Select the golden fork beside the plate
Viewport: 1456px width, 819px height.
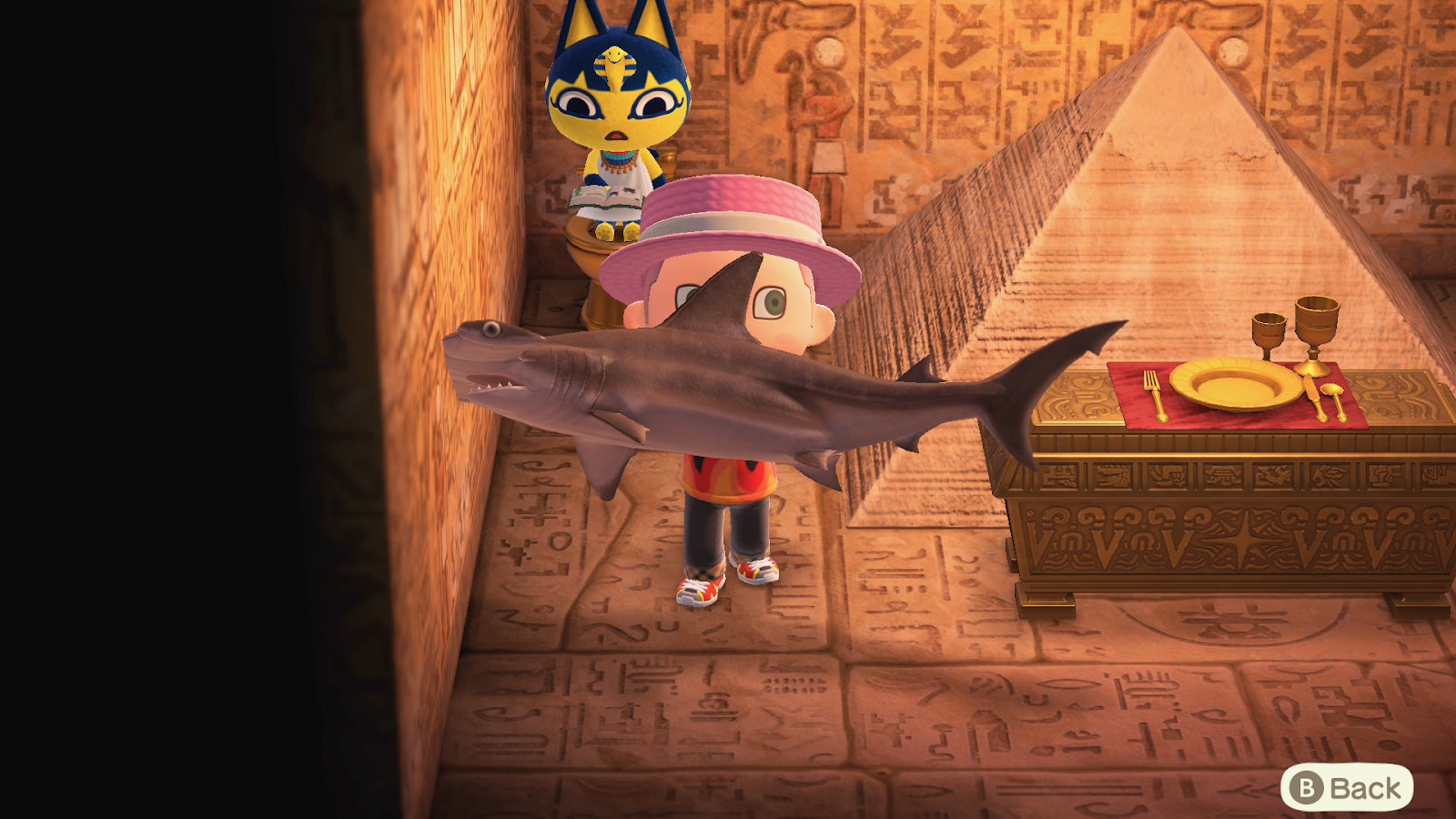tap(1156, 391)
